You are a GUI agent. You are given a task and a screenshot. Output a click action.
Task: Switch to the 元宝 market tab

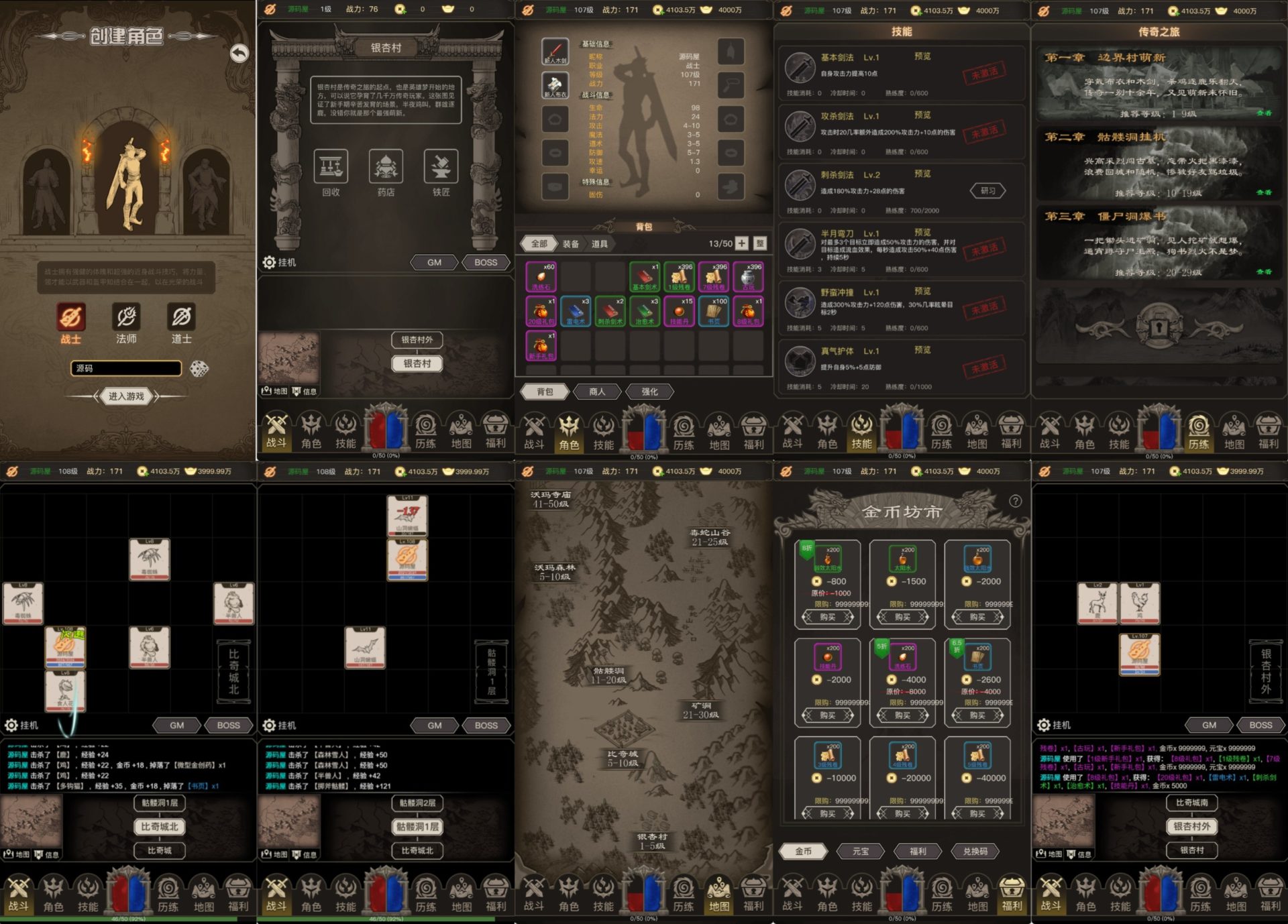(861, 852)
